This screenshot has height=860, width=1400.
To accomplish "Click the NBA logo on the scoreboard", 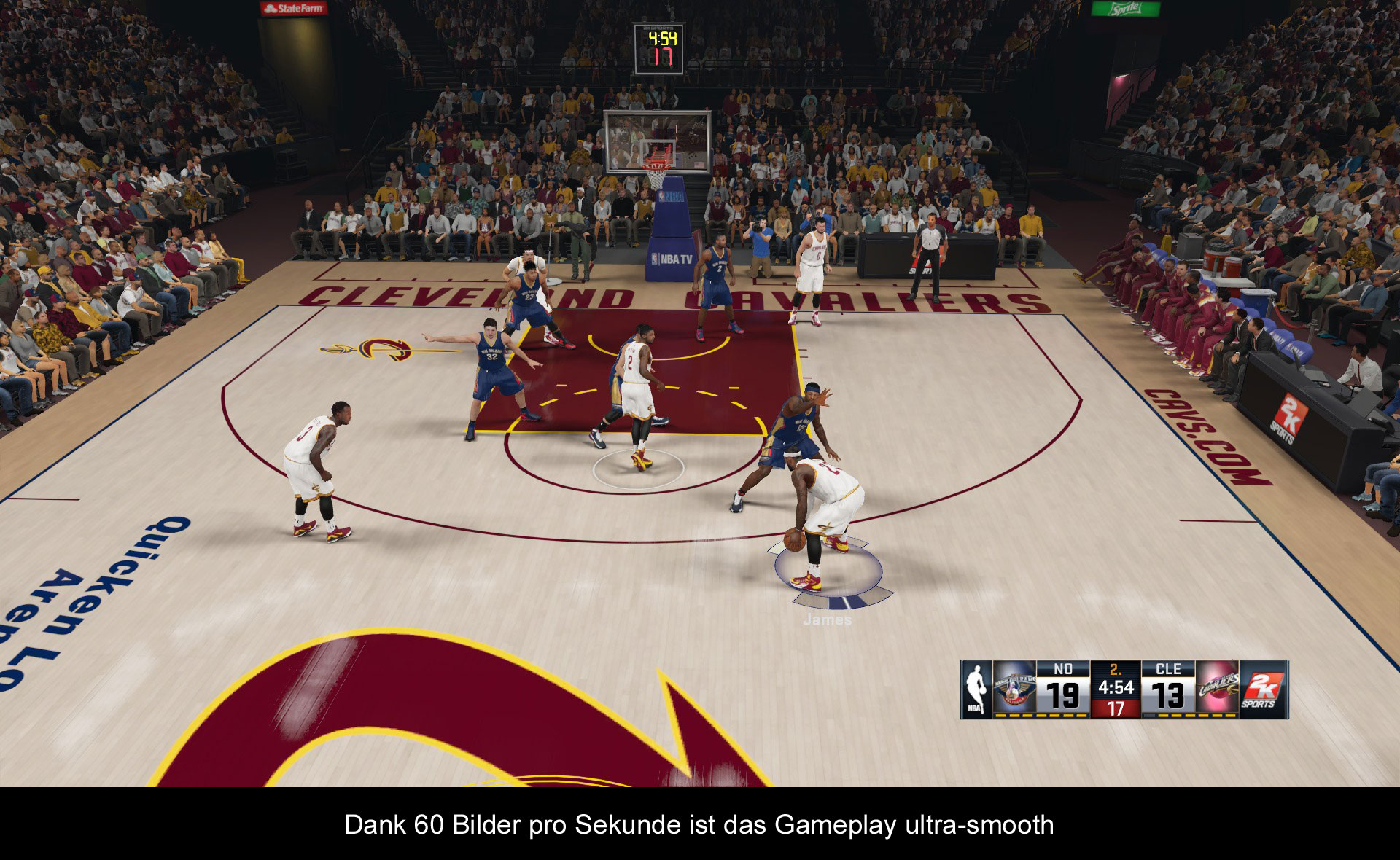I will (976, 689).
